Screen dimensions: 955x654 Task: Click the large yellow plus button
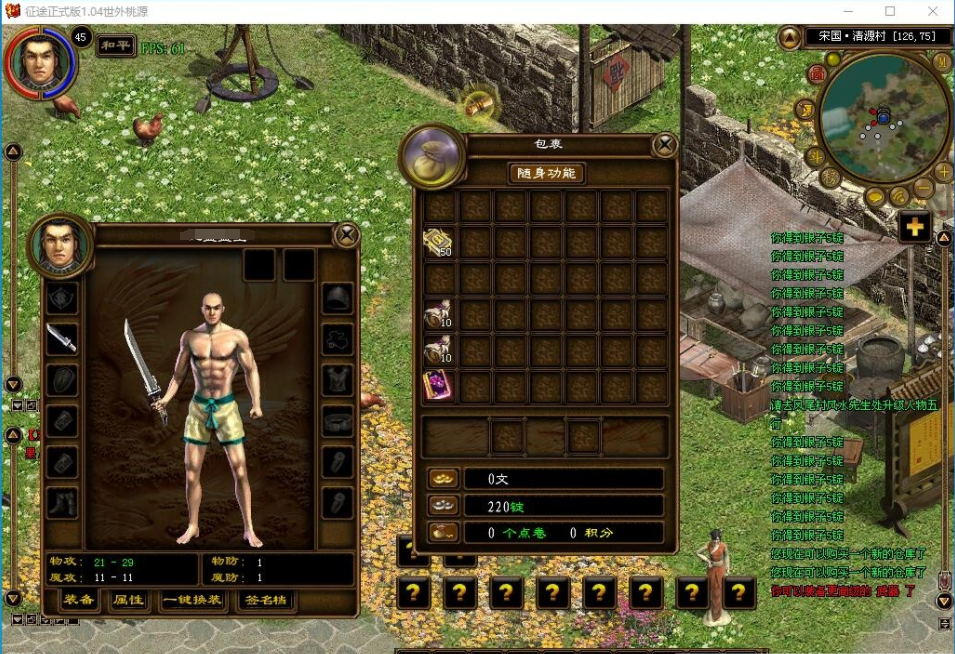pyautogui.click(x=914, y=227)
